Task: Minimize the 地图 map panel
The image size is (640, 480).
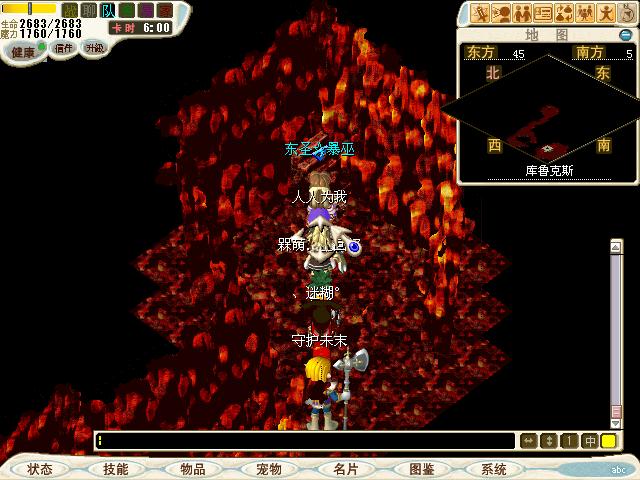Action: point(625,35)
